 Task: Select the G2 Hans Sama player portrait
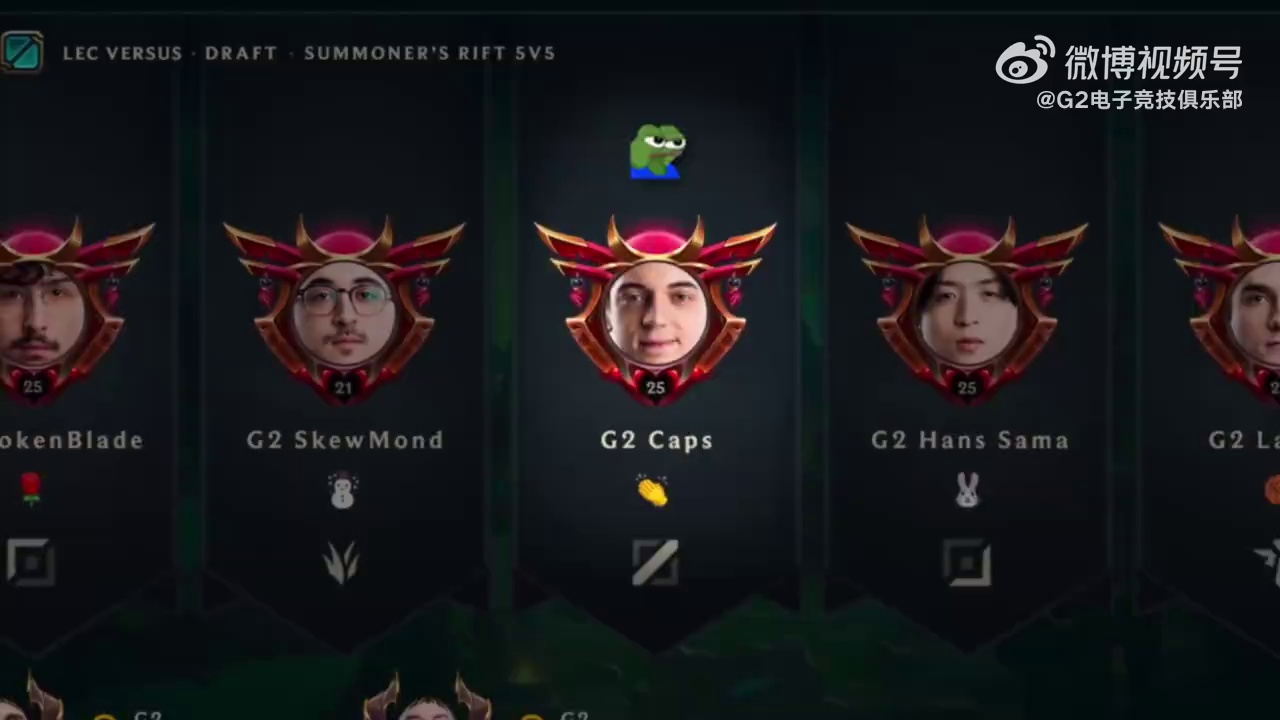coord(967,312)
